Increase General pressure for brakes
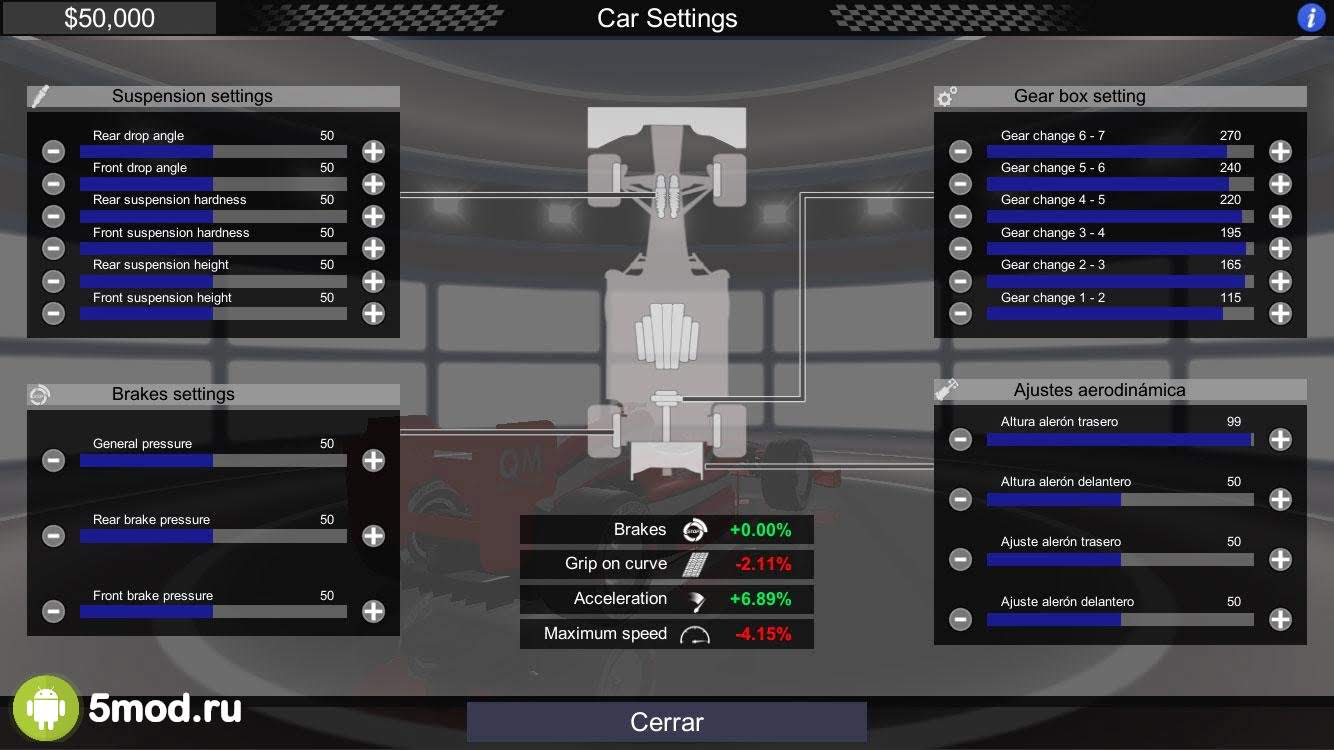The width and height of the screenshot is (1334, 750). [373, 460]
